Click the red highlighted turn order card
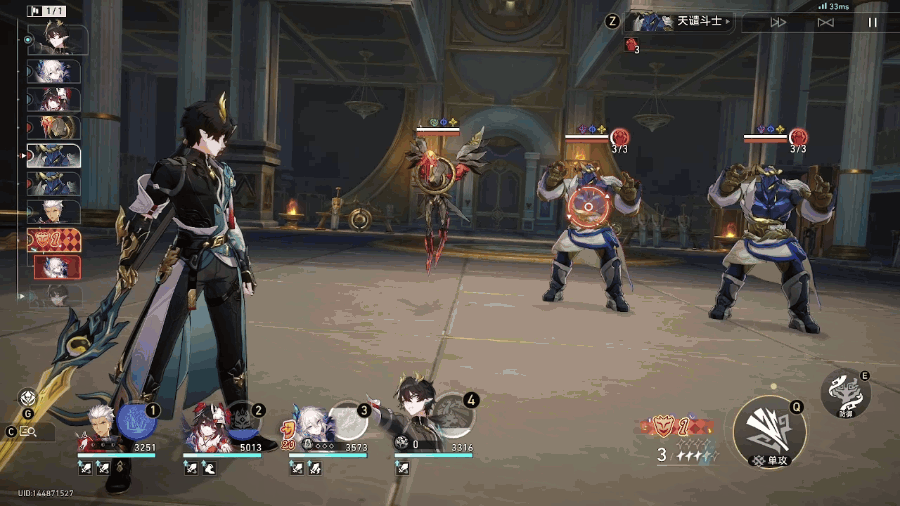The height and width of the screenshot is (506, 900). (54, 241)
